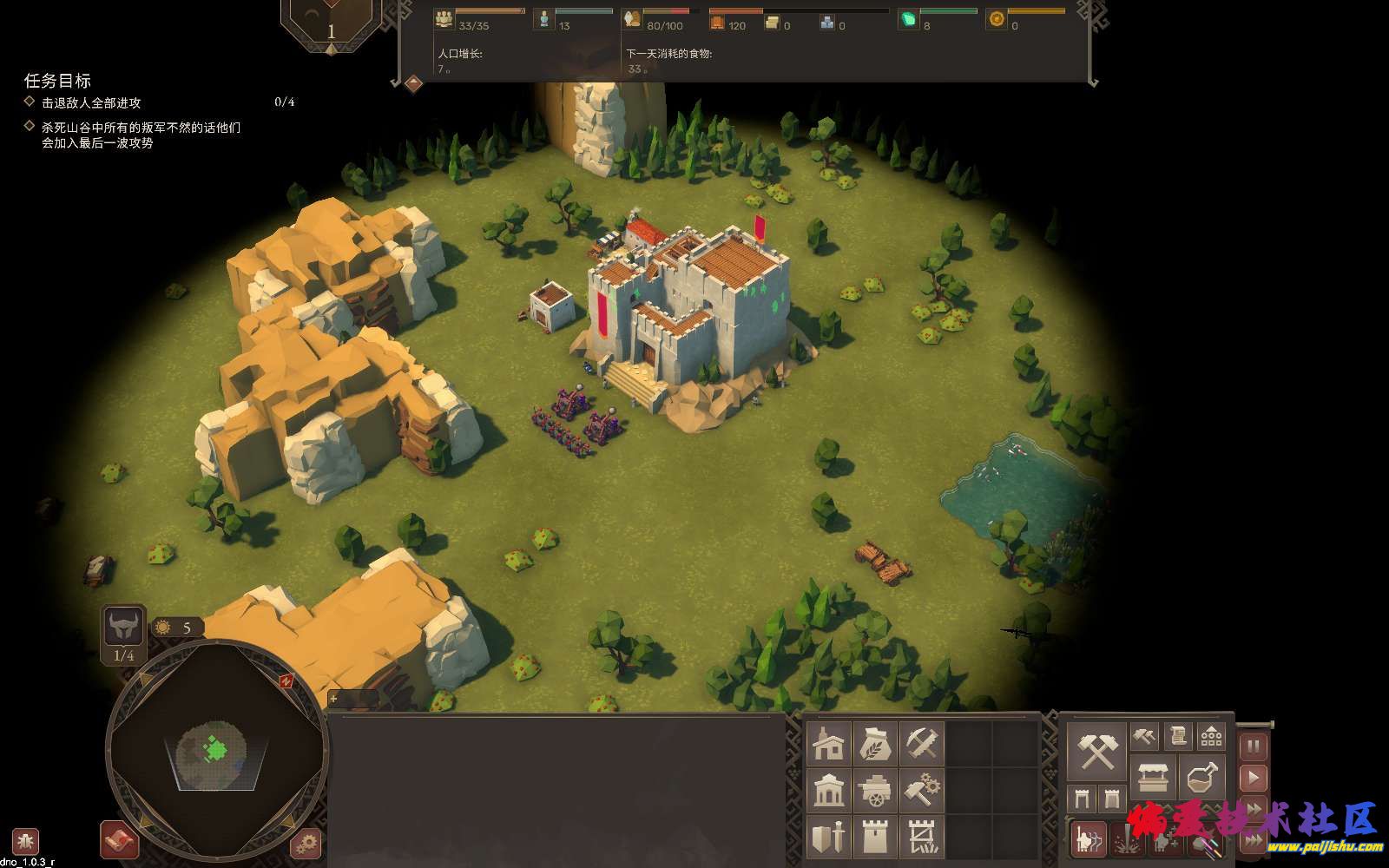Select the loaded cart category
The height and width of the screenshot is (868, 1389).
pos(875,791)
